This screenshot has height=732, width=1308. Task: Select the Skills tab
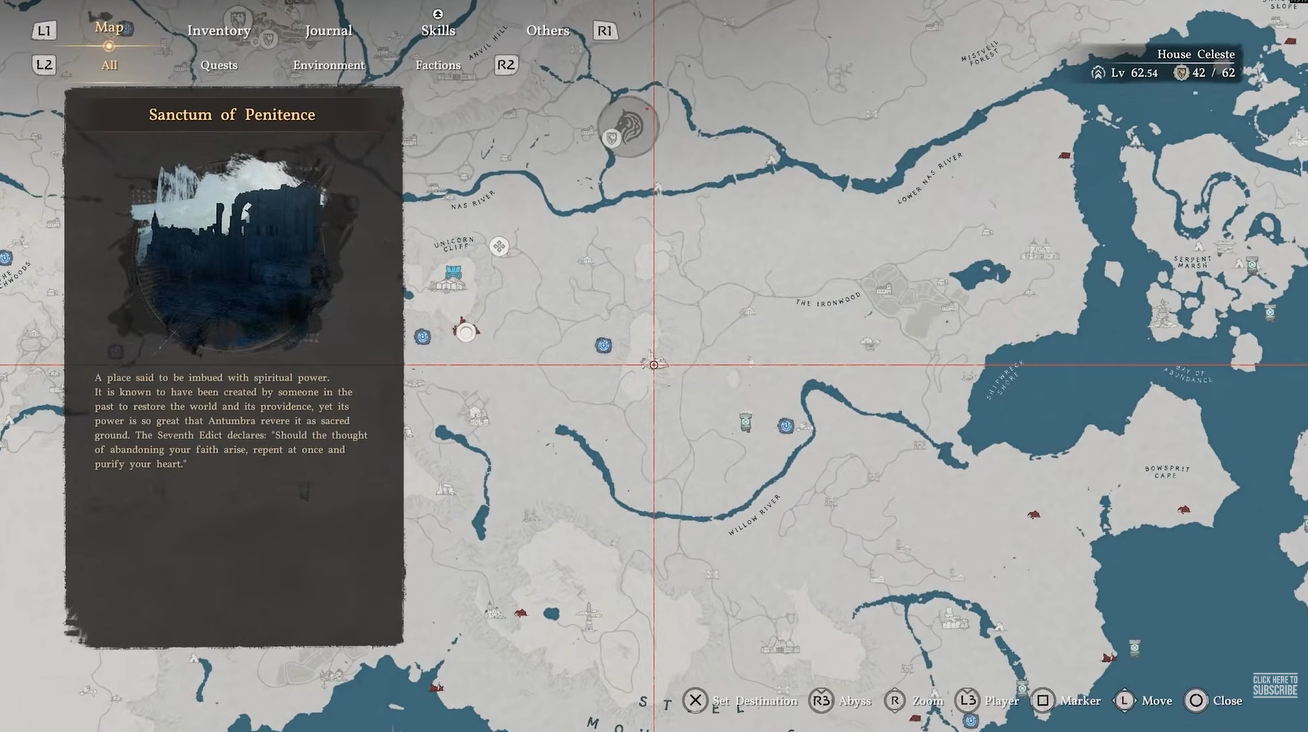click(438, 31)
